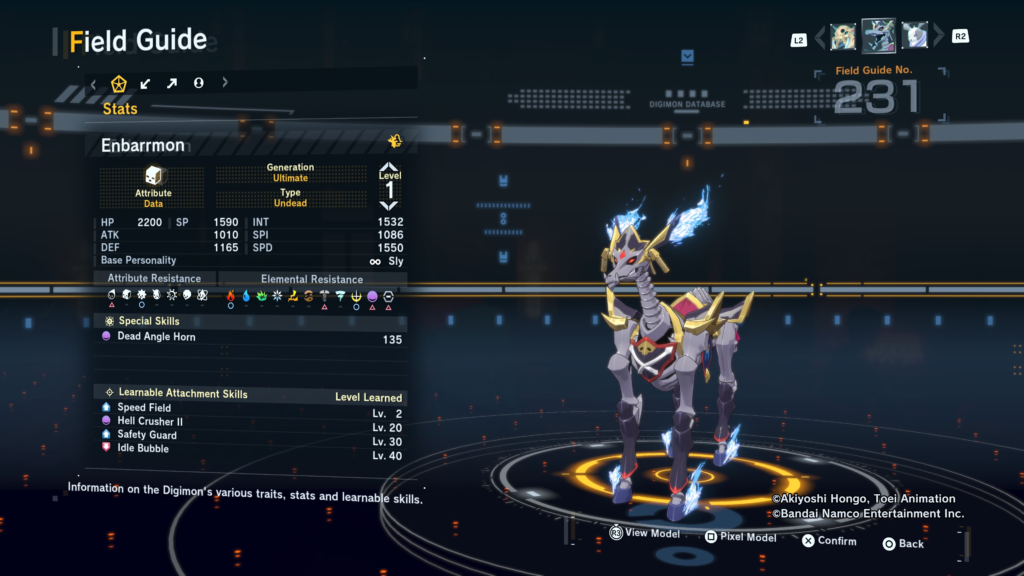Select the Dead Angle Horn special skill
Viewport: 1024px width, 576px height.
pyautogui.click(x=156, y=337)
